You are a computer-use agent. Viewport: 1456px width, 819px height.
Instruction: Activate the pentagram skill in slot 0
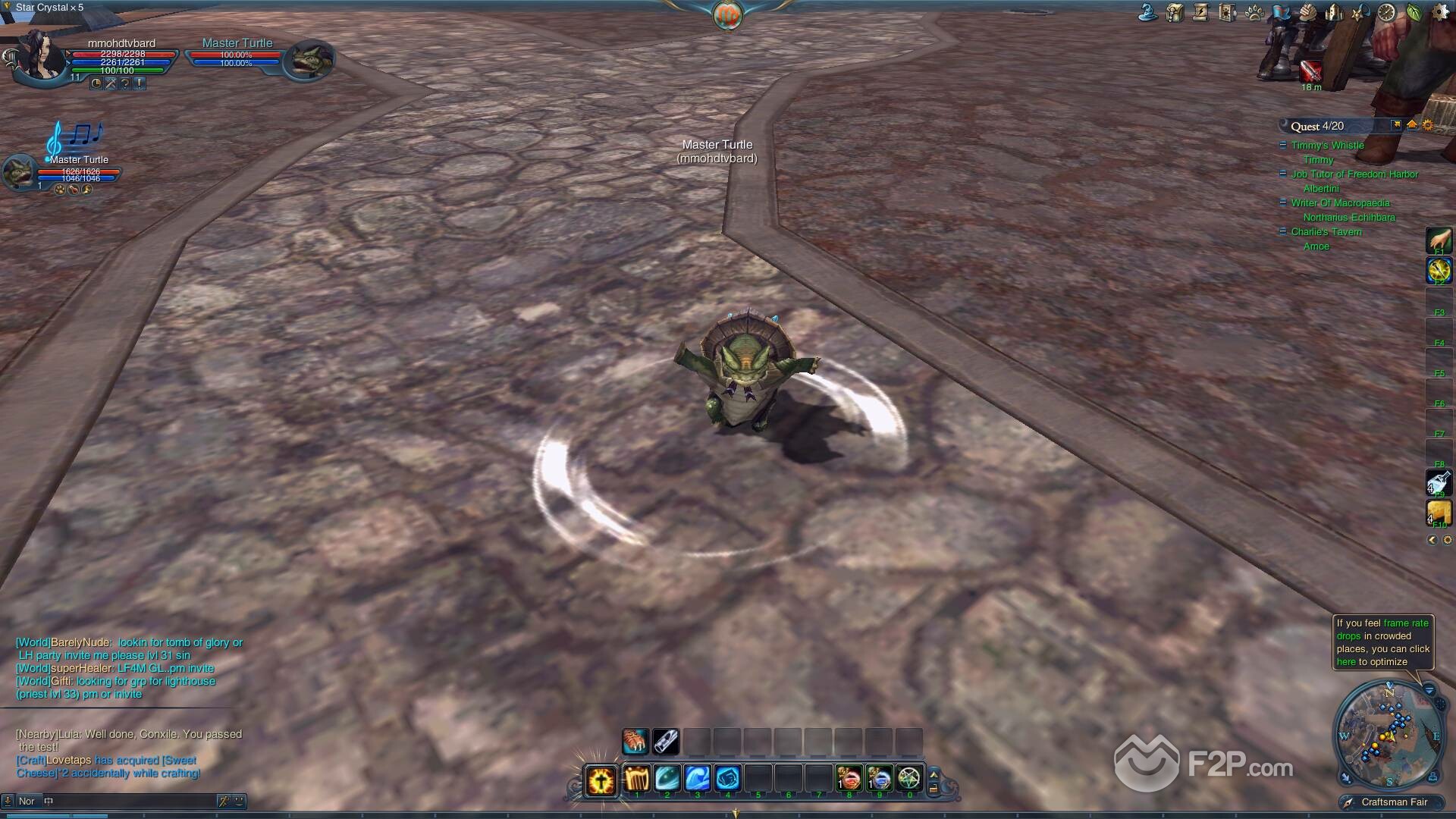[x=909, y=779]
